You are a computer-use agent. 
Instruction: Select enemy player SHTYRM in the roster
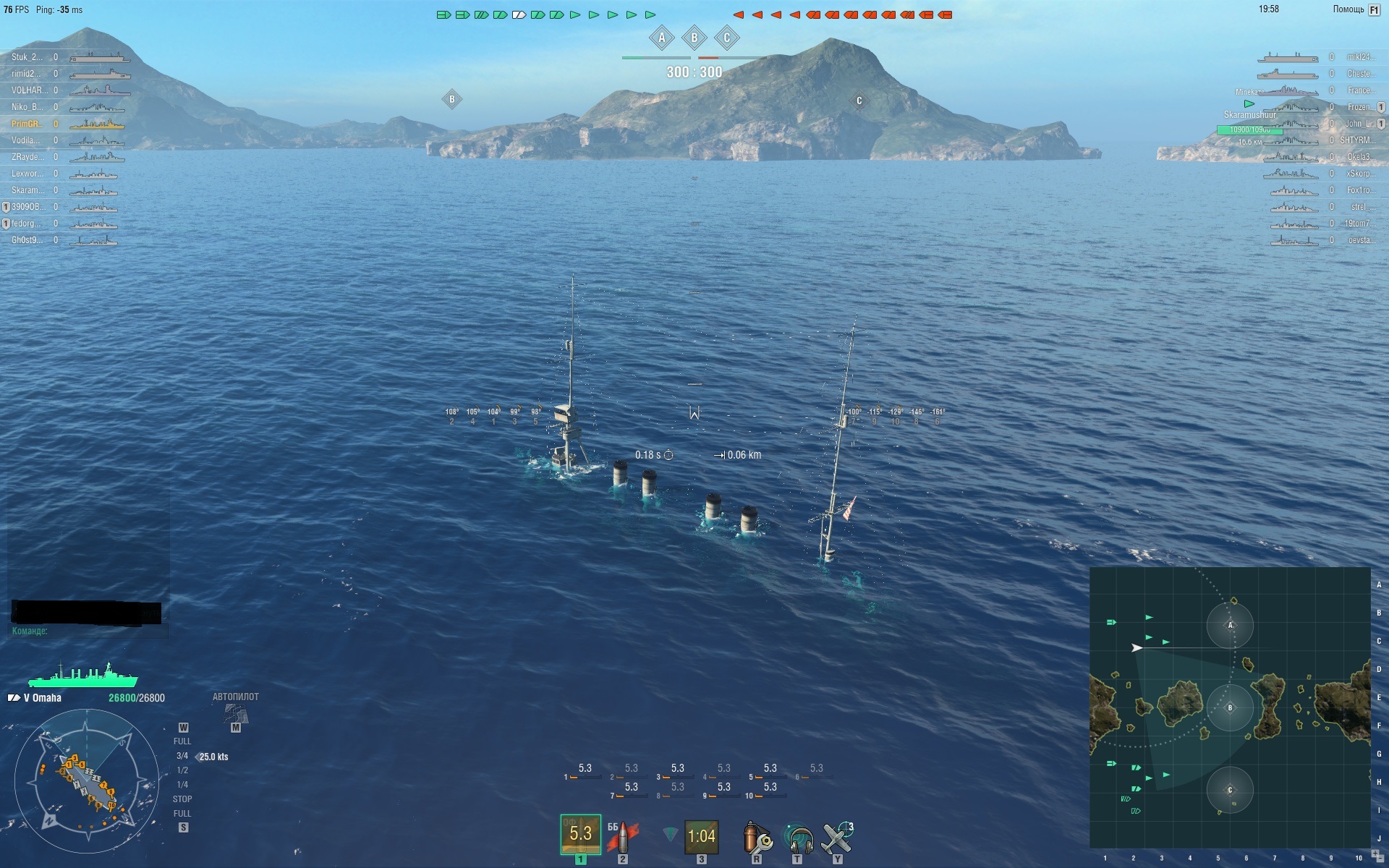coord(1357,140)
